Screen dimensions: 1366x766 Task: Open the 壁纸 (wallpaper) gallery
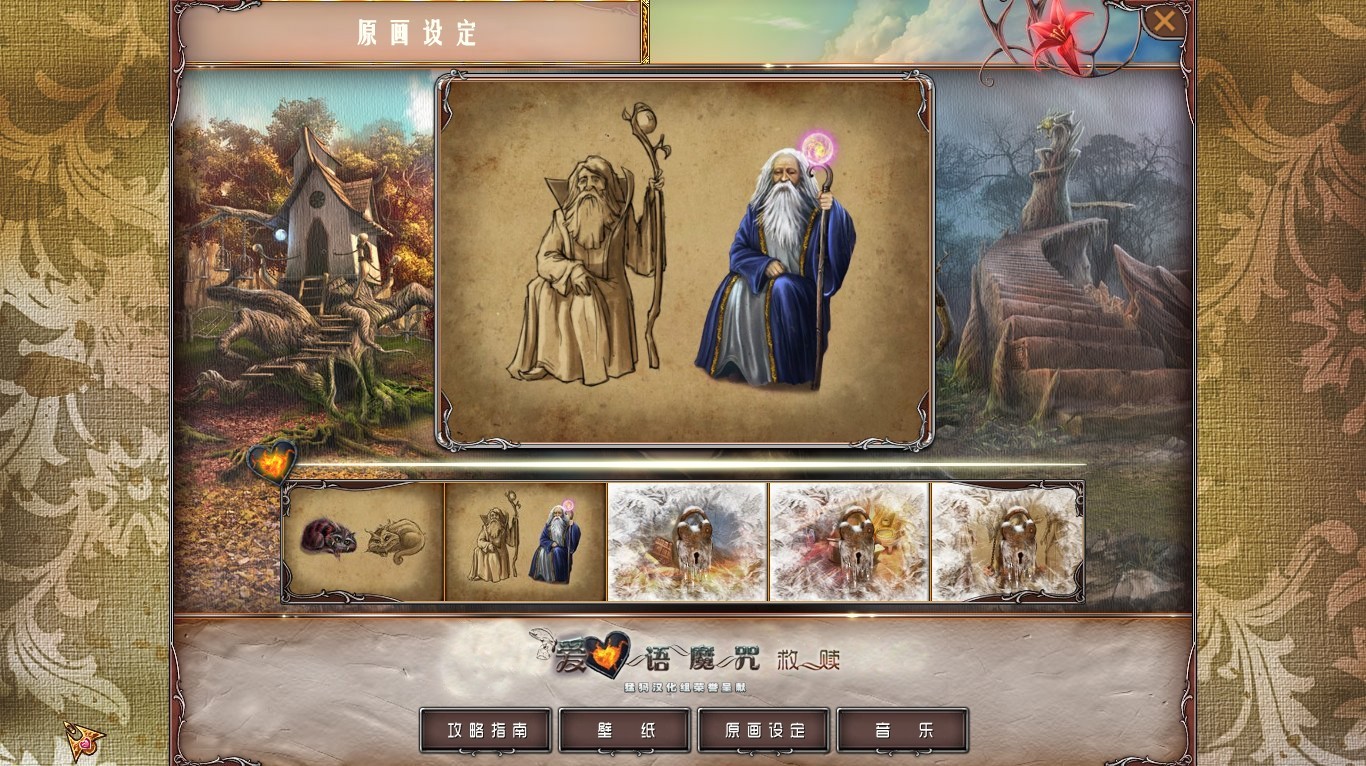(x=624, y=730)
